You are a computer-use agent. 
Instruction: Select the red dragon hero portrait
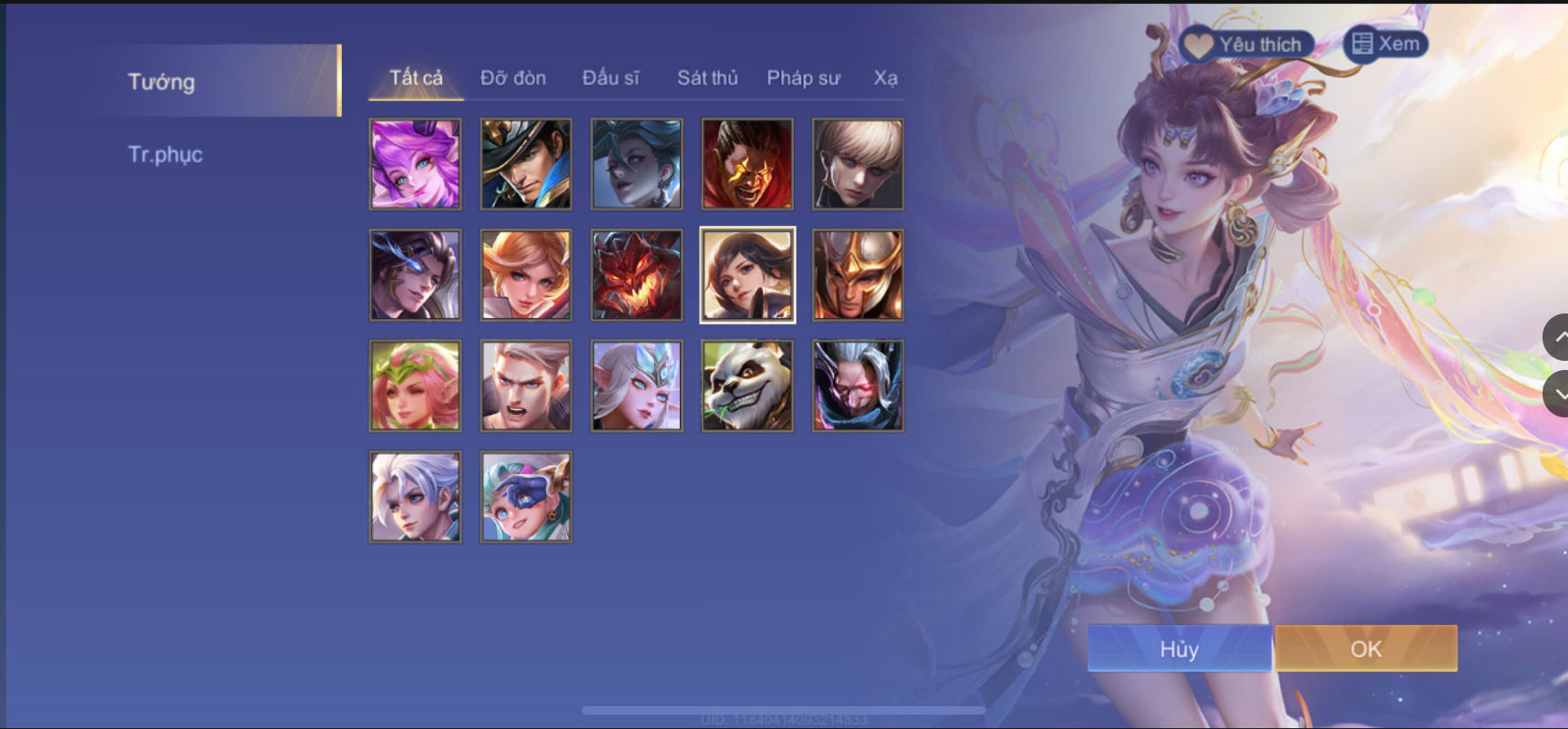click(636, 275)
